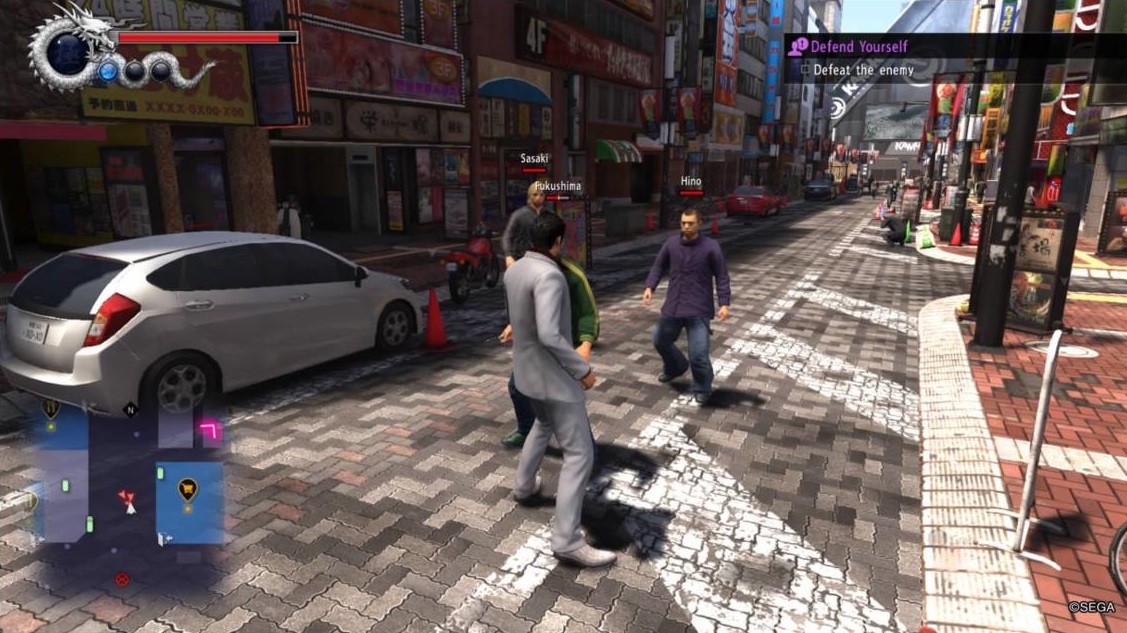Select the pink corner marker on minimap
This screenshot has height=633, width=1127.
coord(211,430)
